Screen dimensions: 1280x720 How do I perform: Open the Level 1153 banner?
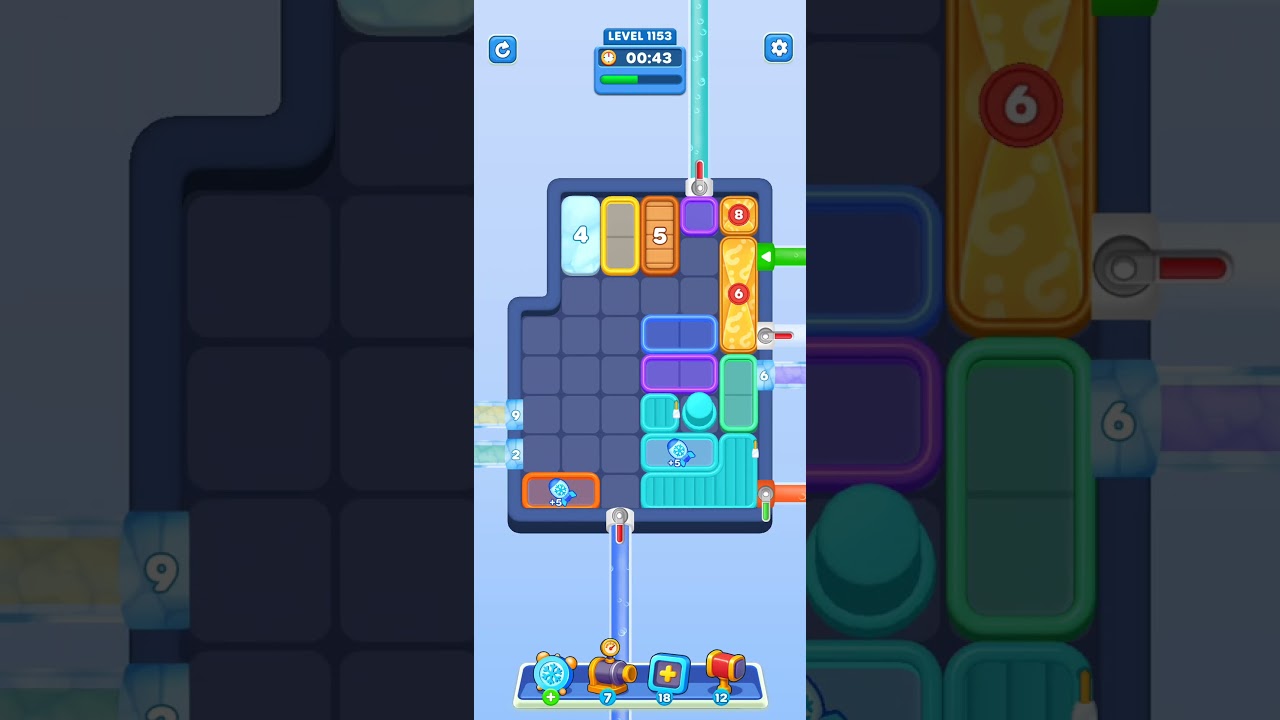pos(640,35)
